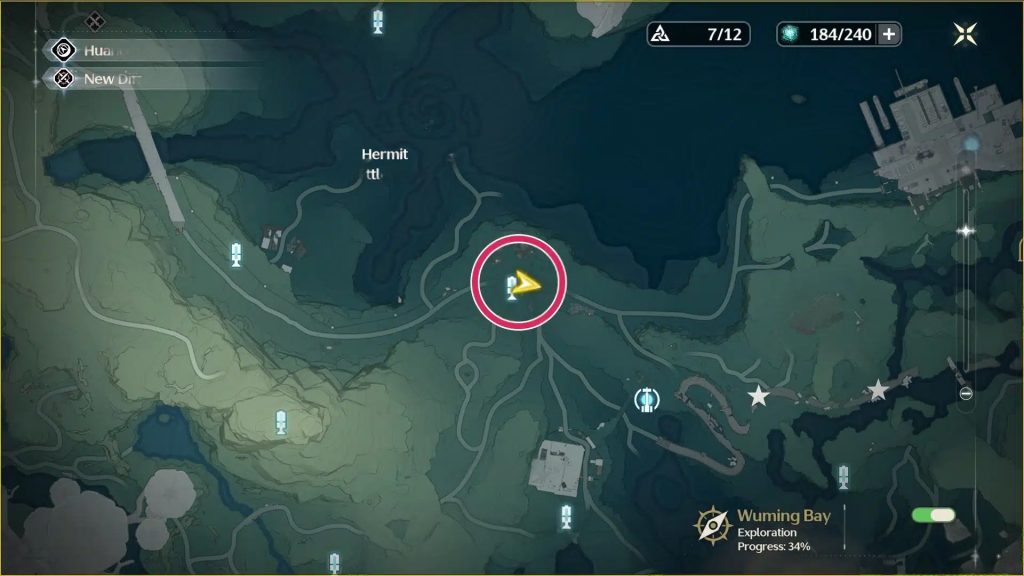Select the circular Resonance Nexus map marker

point(647,400)
